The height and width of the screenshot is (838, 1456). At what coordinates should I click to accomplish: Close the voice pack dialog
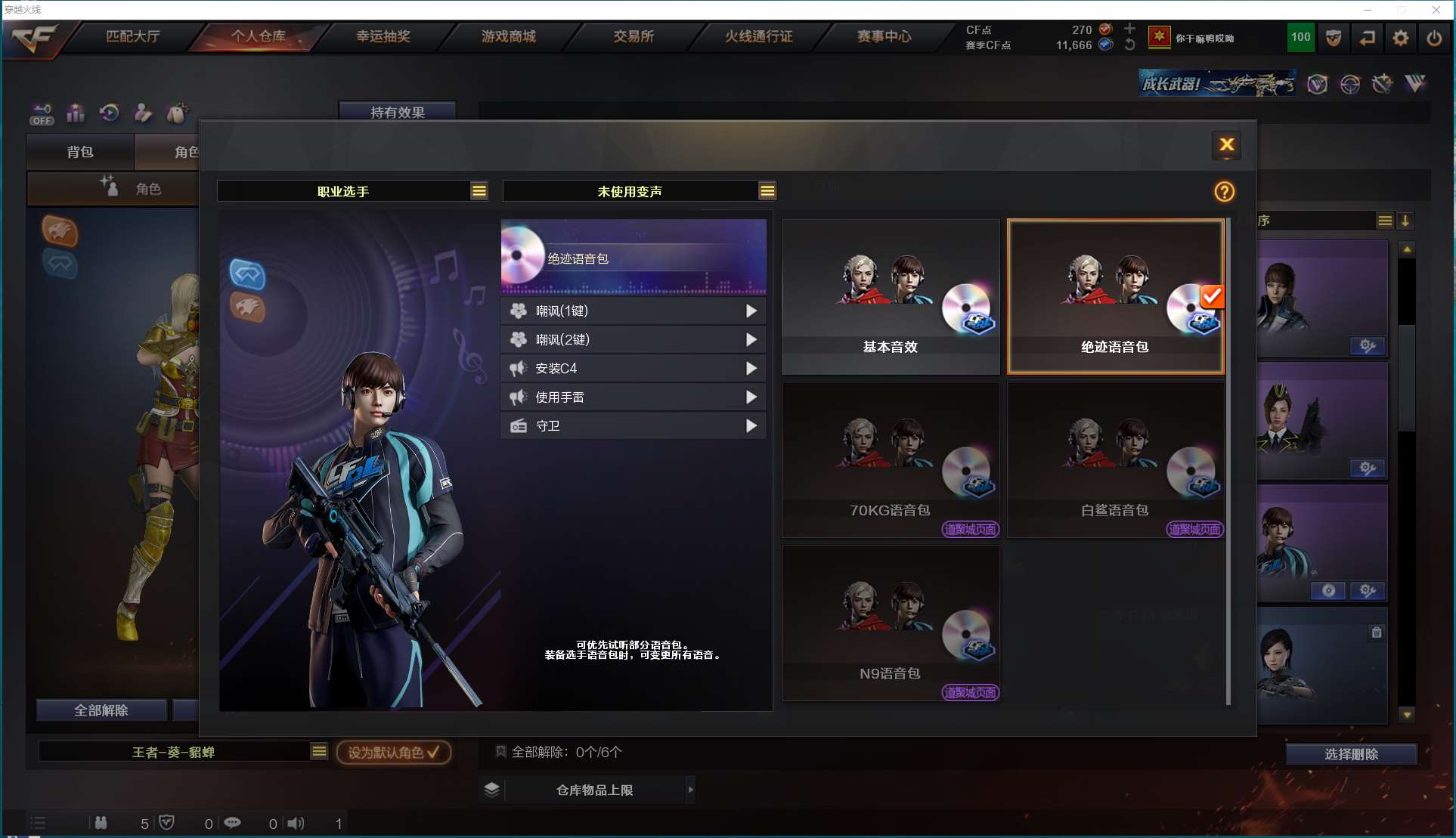tap(1226, 144)
